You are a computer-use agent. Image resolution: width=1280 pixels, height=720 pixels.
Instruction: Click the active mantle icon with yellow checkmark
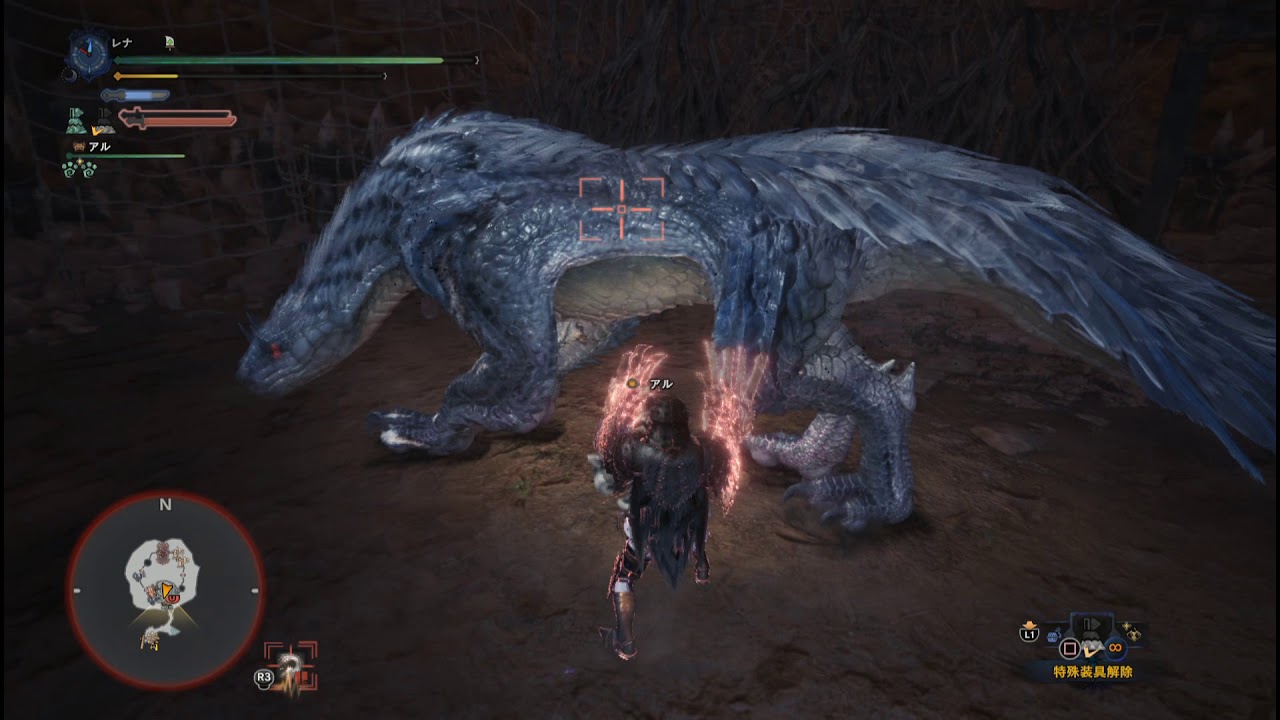coord(104,121)
